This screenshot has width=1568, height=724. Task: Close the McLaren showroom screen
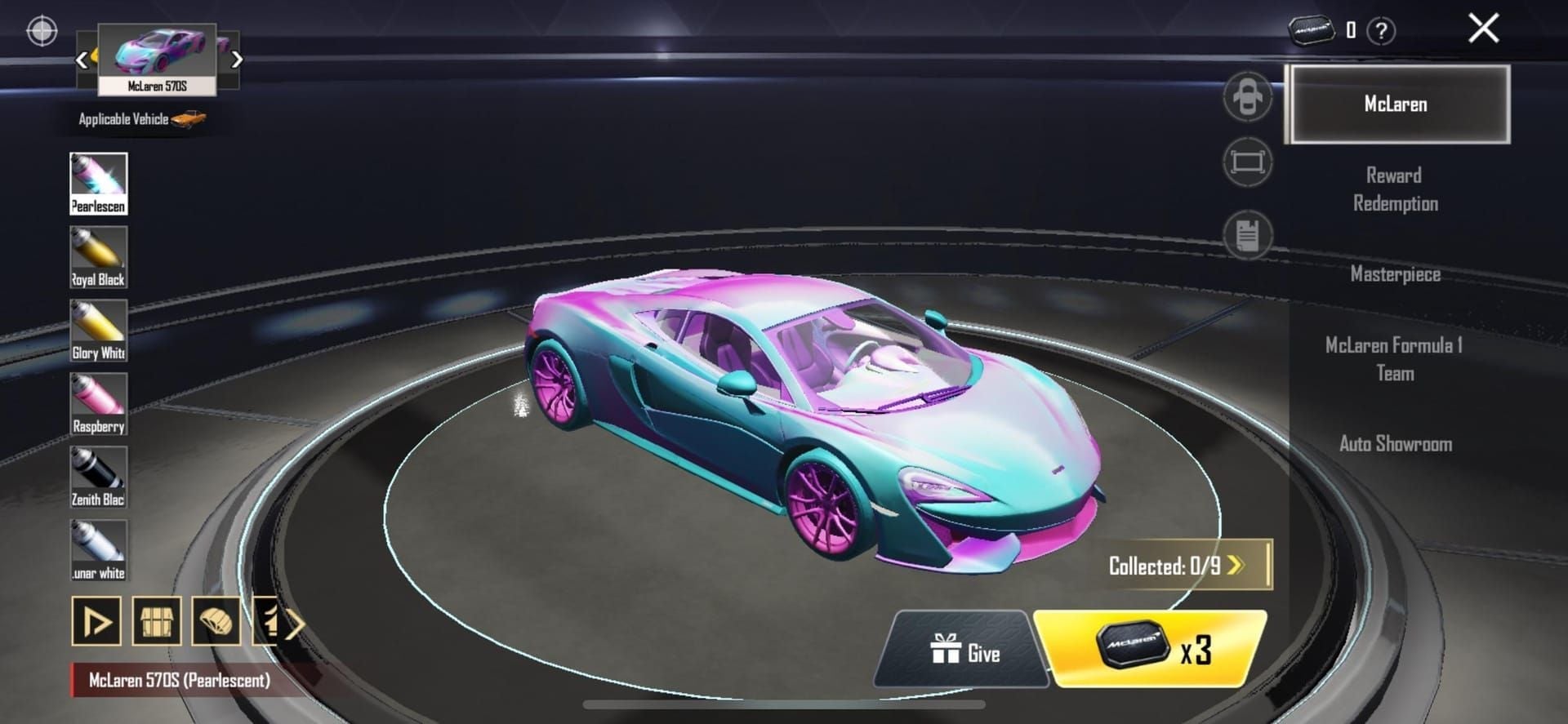(1483, 29)
